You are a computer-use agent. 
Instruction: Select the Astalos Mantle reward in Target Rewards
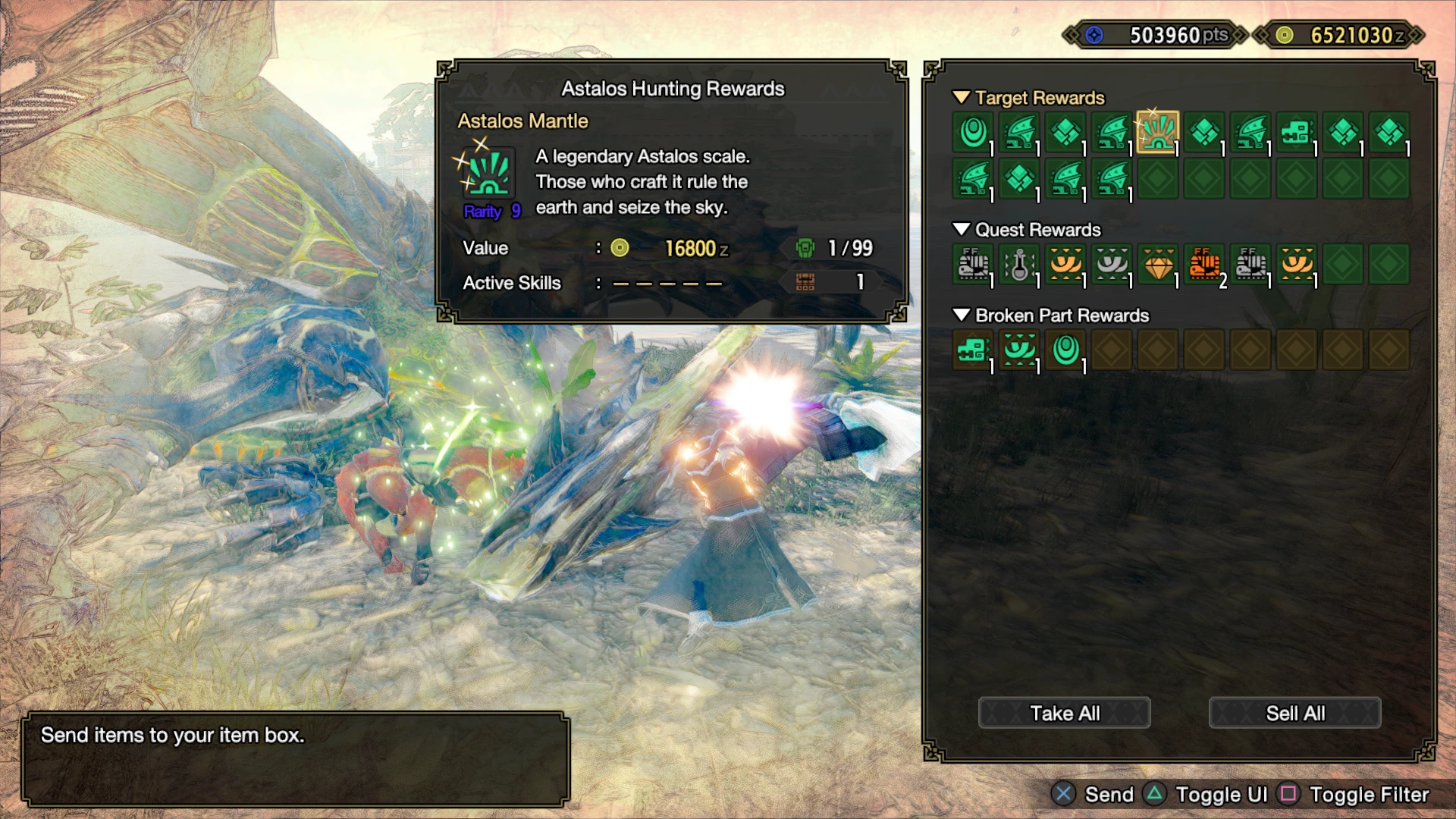click(1158, 133)
